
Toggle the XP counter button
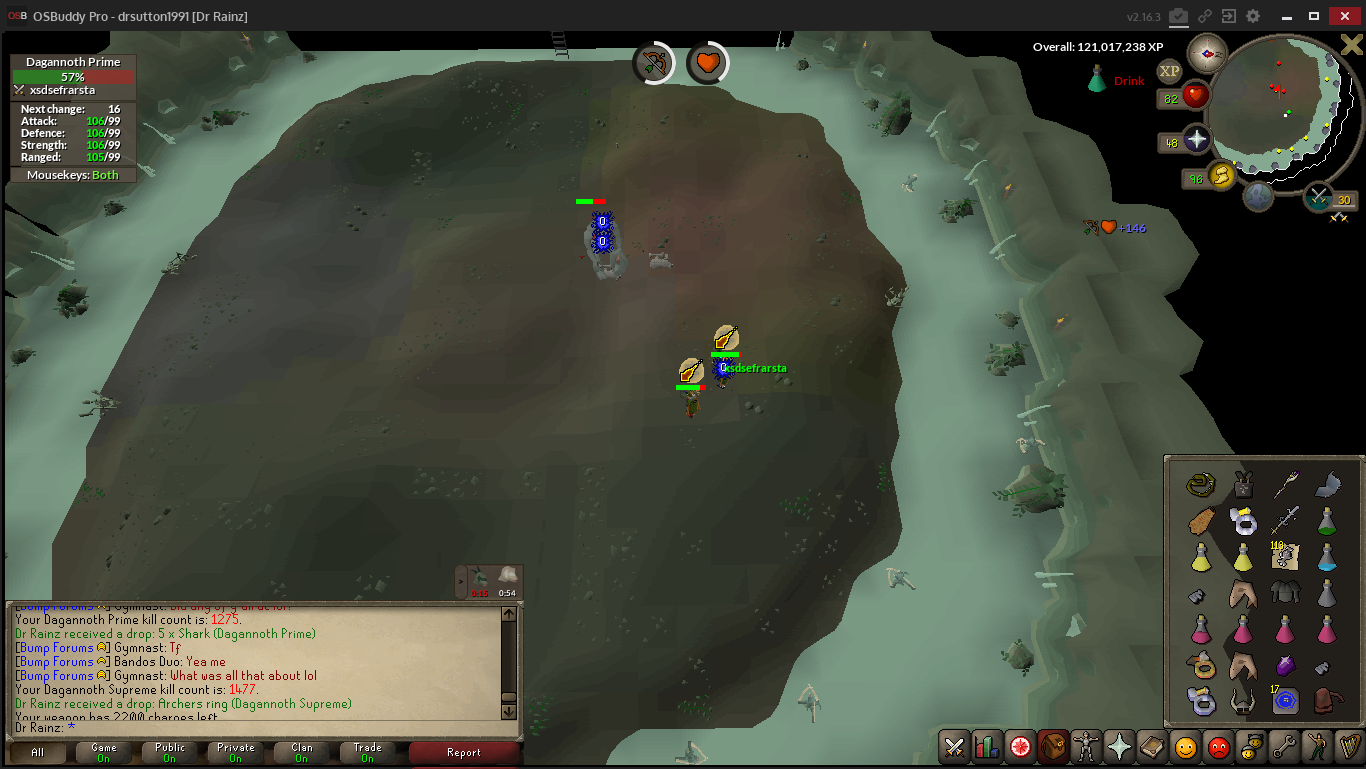point(1169,71)
